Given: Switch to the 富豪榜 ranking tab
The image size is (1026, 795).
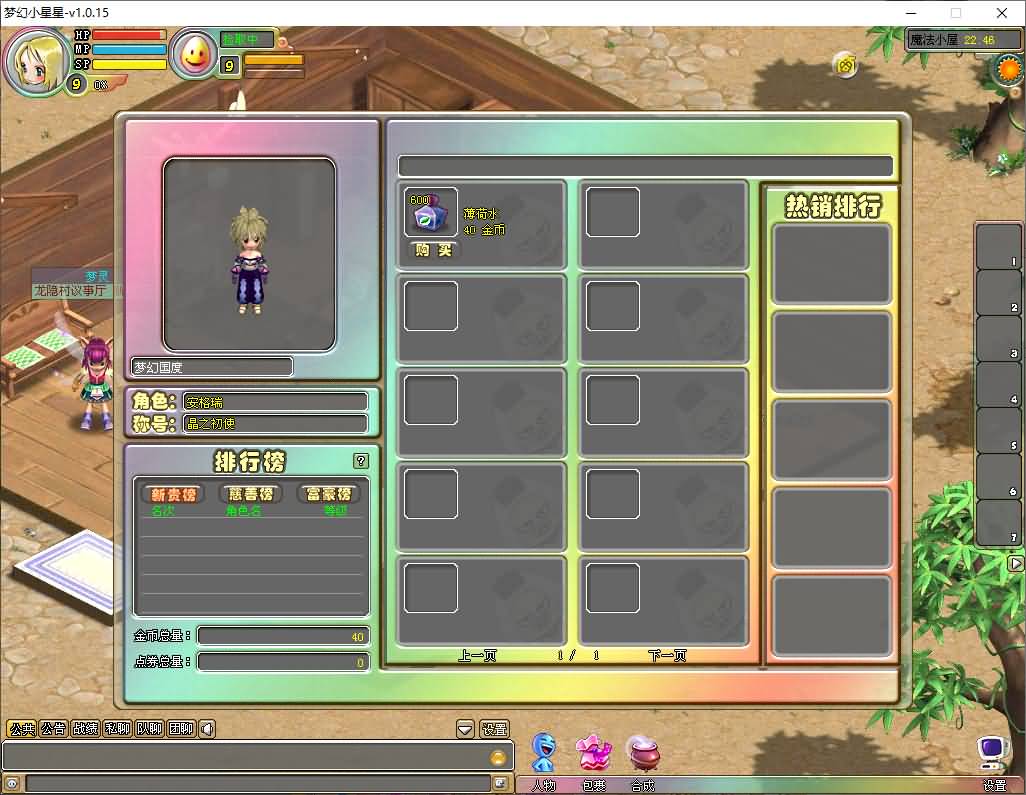Looking at the screenshot, I should 328,494.
